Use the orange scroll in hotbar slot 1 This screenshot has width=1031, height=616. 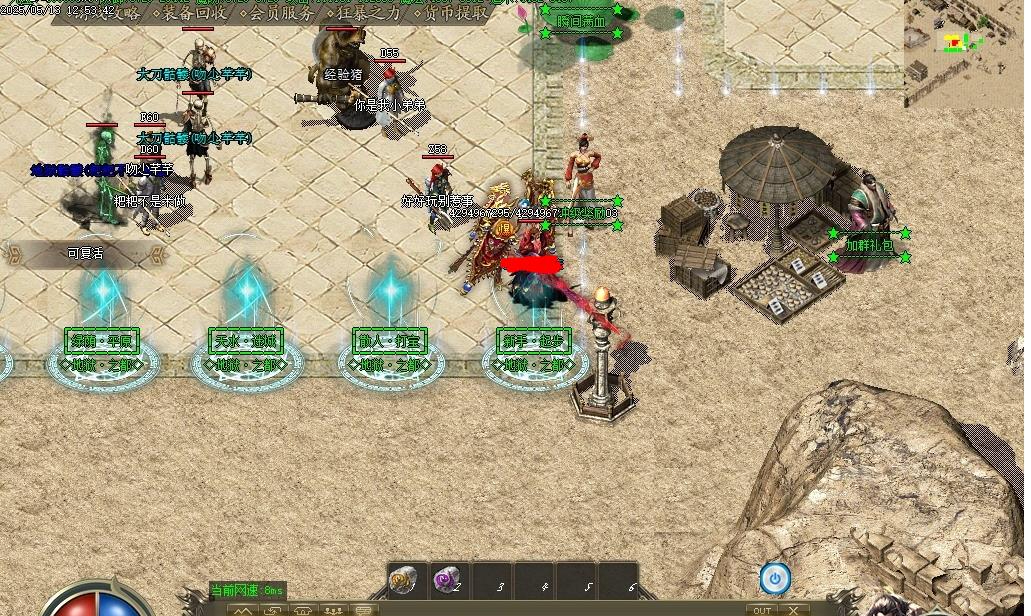coord(404,580)
